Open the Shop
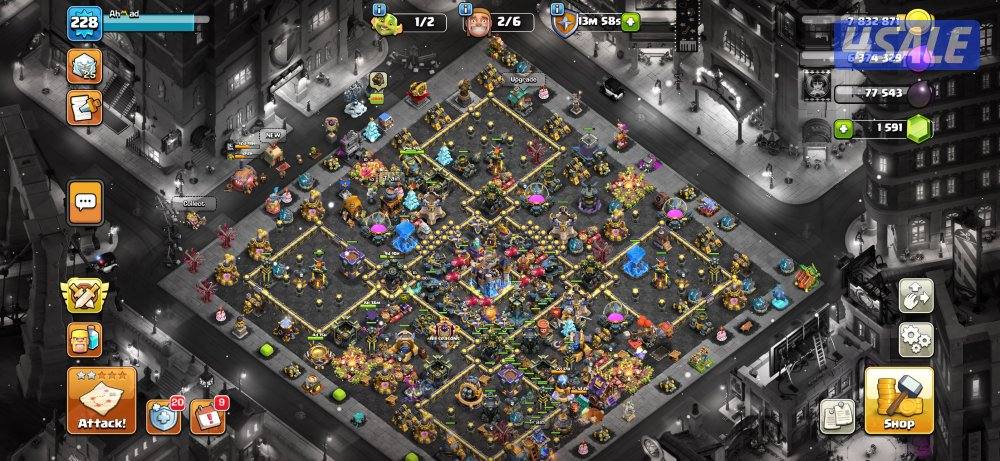1000x461 pixels. click(x=898, y=400)
